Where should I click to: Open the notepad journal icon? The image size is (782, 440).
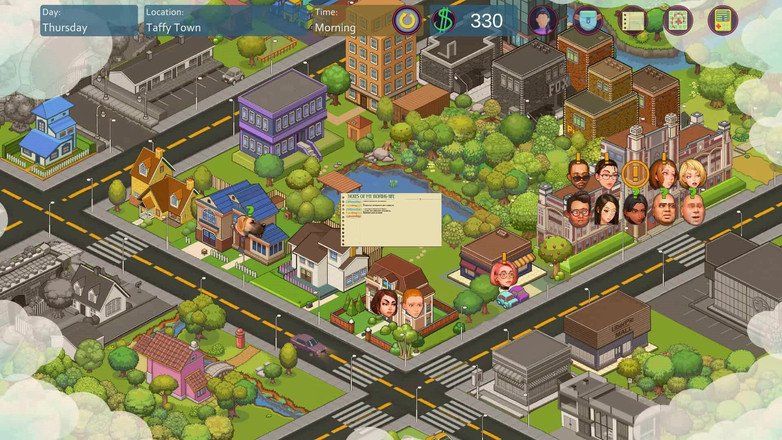[632, 20]
